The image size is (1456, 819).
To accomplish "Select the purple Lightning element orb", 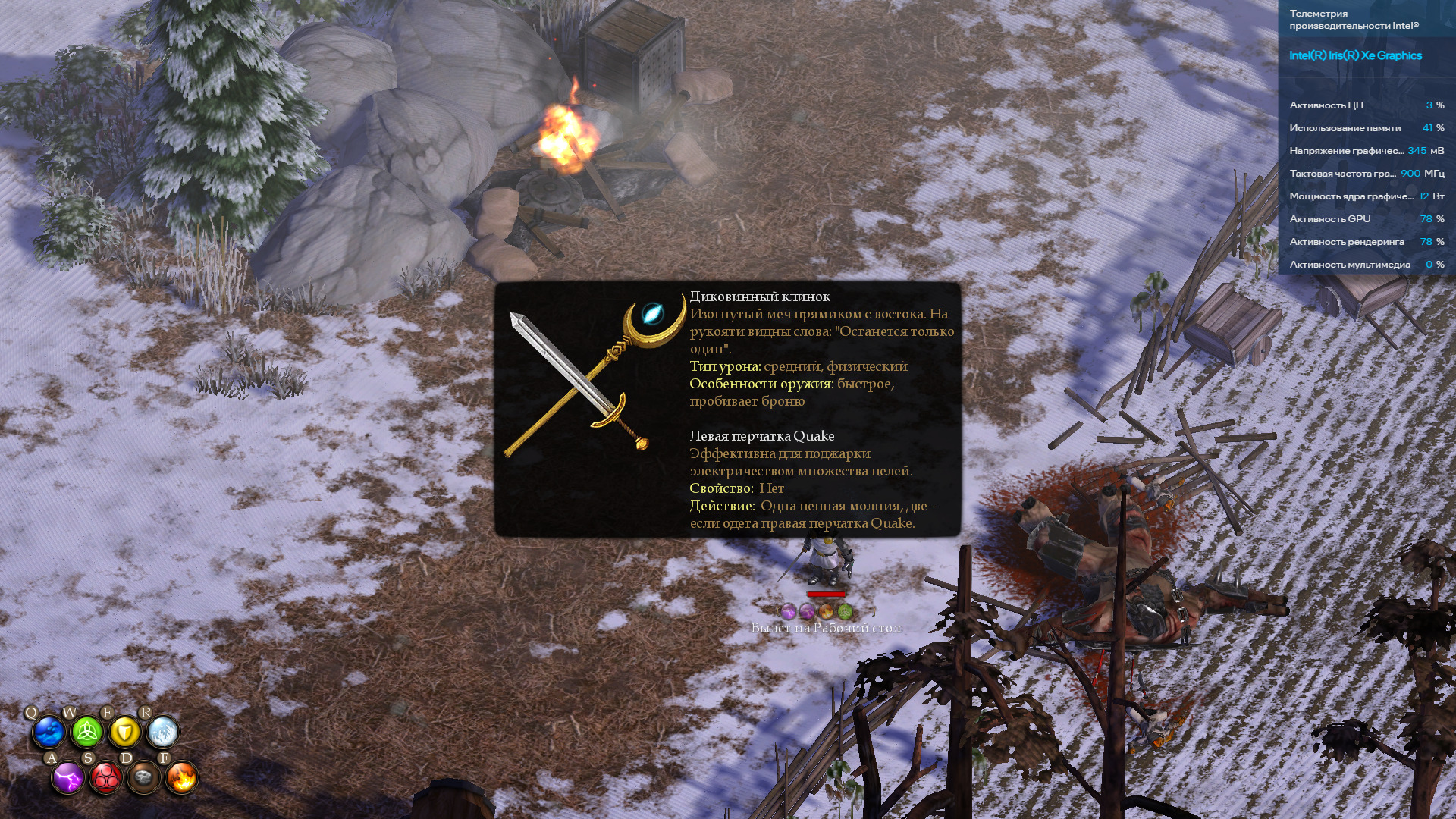I will point(68,778).
